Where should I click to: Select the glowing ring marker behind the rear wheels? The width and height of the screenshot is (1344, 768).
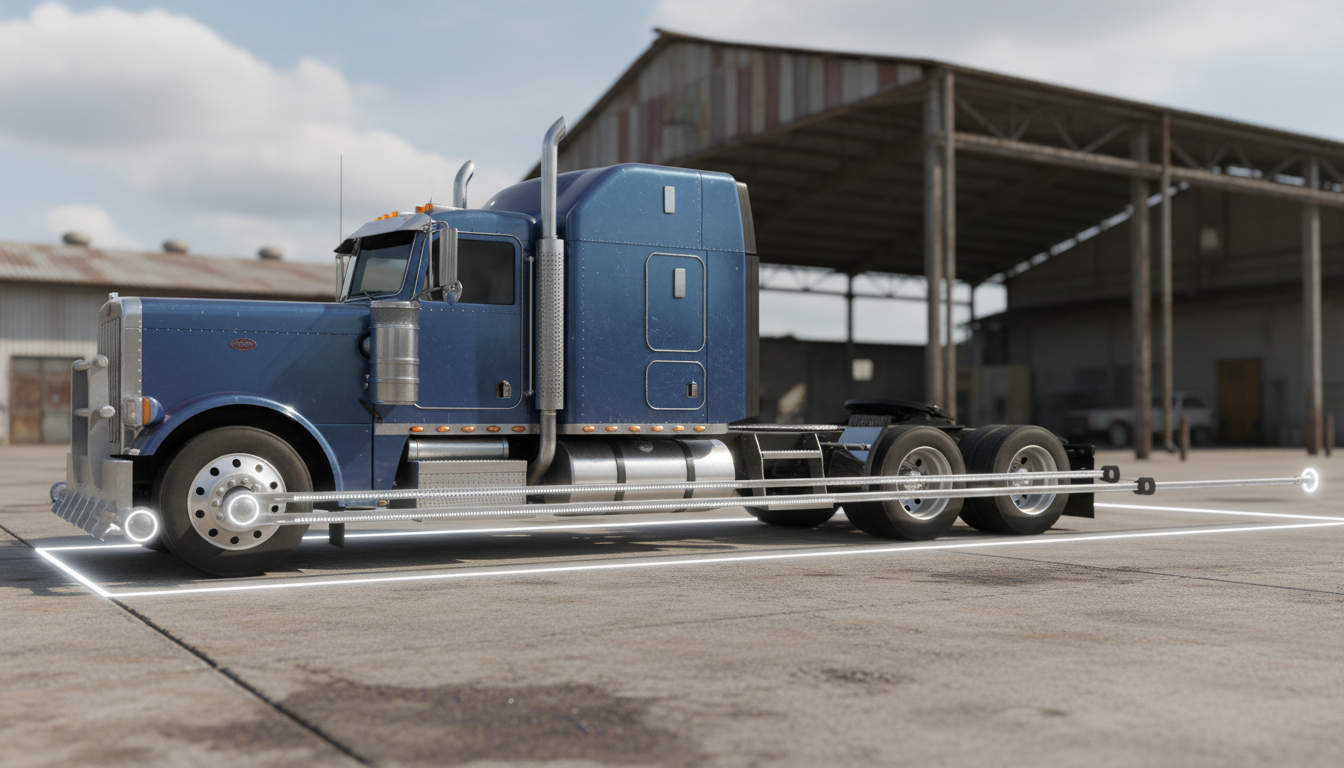coord(1308,480)
